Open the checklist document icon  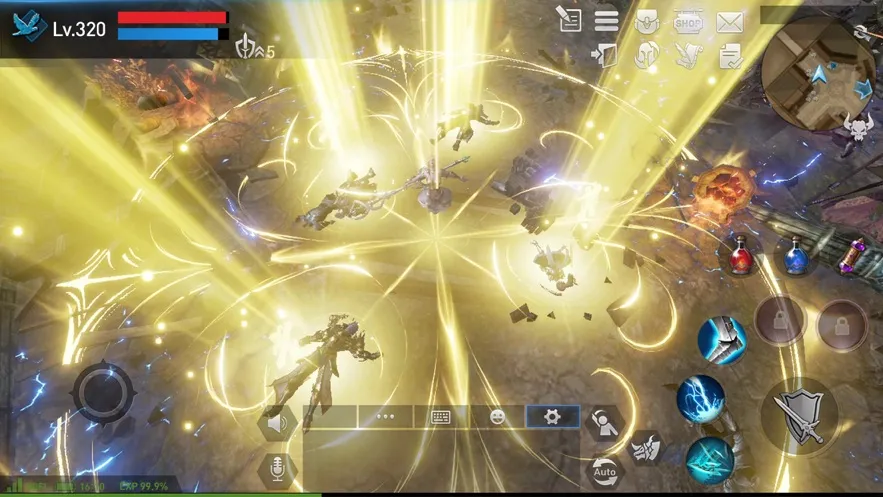click(730, 56)
